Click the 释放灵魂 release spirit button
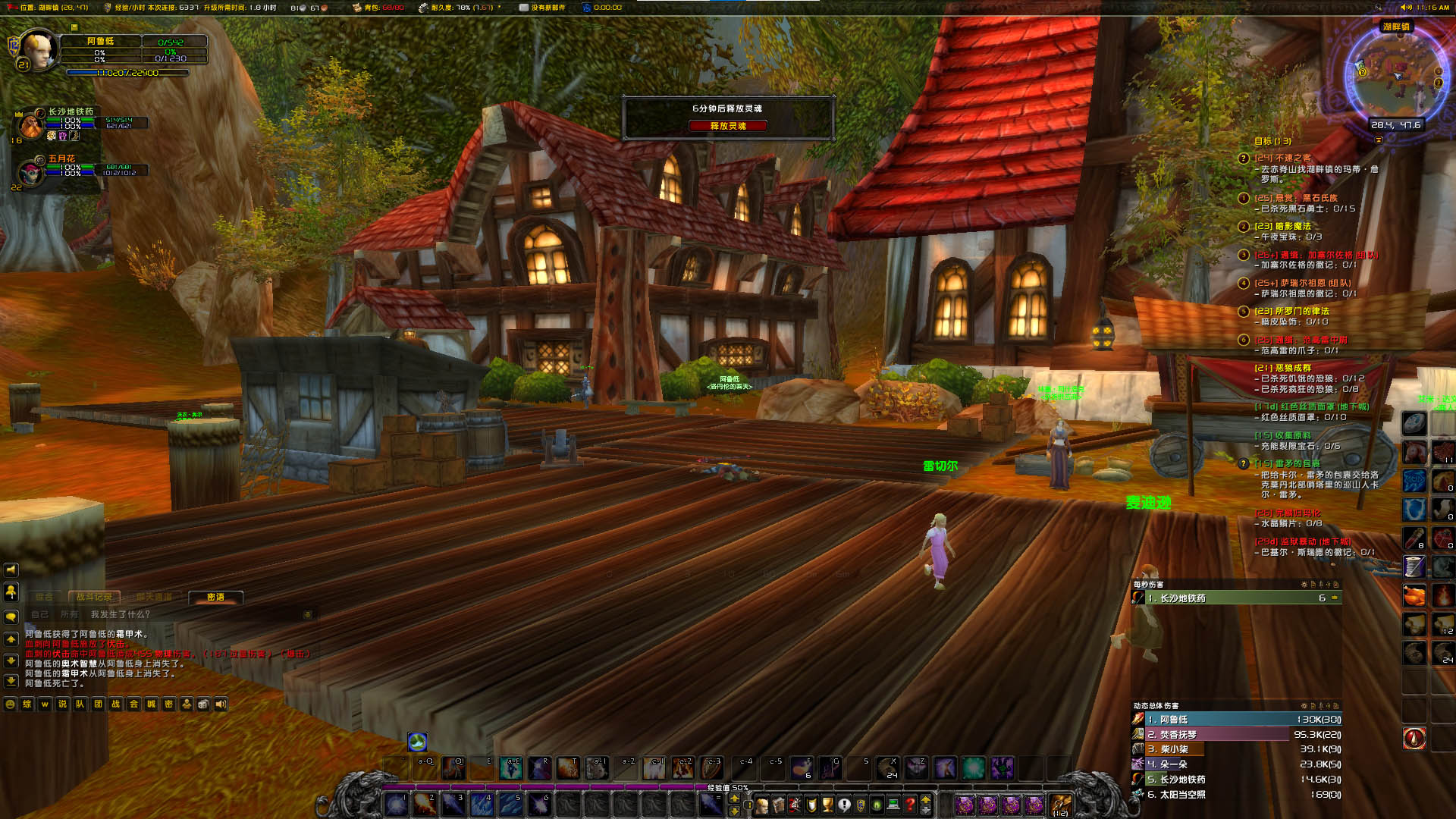The width and height of the screenshot is (1456, 819). click(x=727, y=126)
